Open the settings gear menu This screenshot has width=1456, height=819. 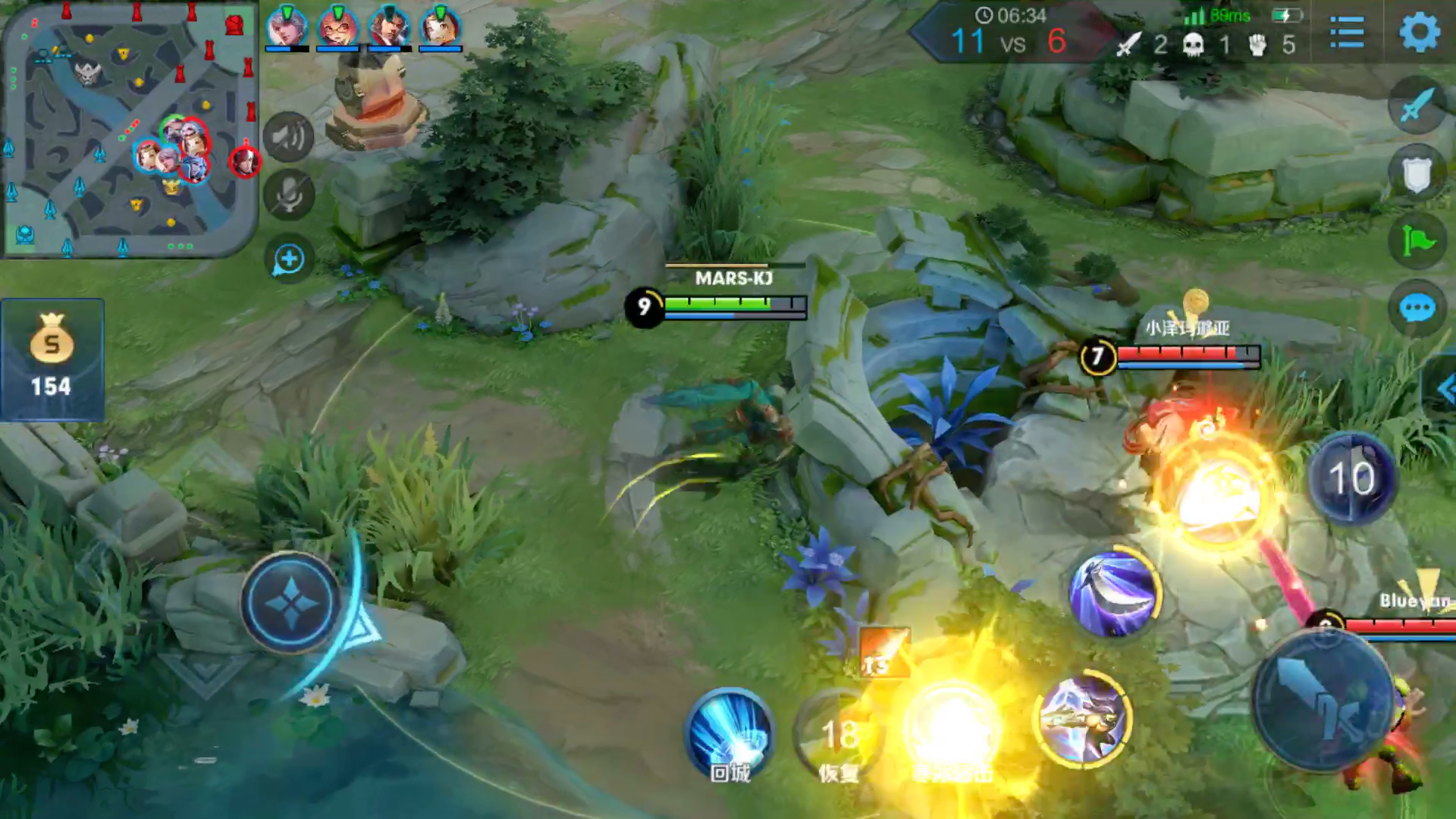[x=1419, y=32]
